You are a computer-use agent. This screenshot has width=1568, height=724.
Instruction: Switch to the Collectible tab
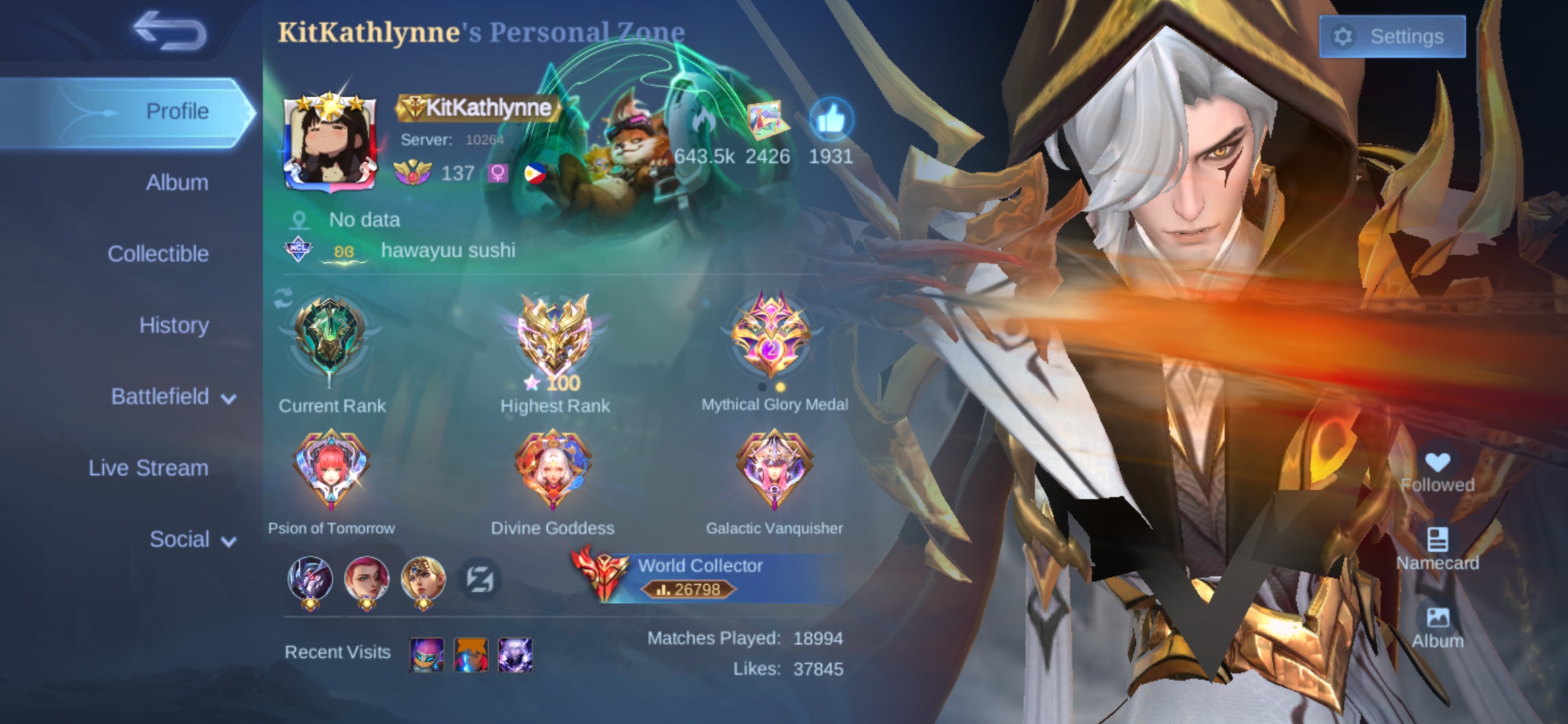tap(158, 253)
